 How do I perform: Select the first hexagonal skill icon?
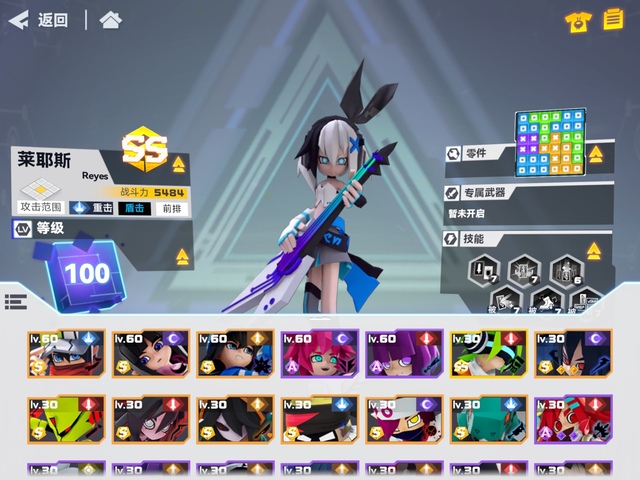(x=485, y=269)
